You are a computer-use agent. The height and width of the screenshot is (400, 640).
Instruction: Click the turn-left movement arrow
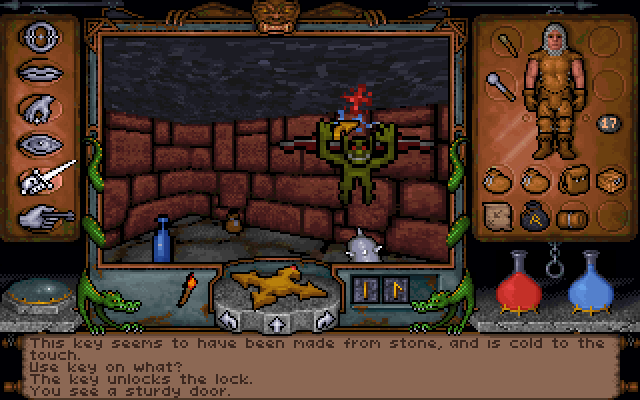[227, 320]
